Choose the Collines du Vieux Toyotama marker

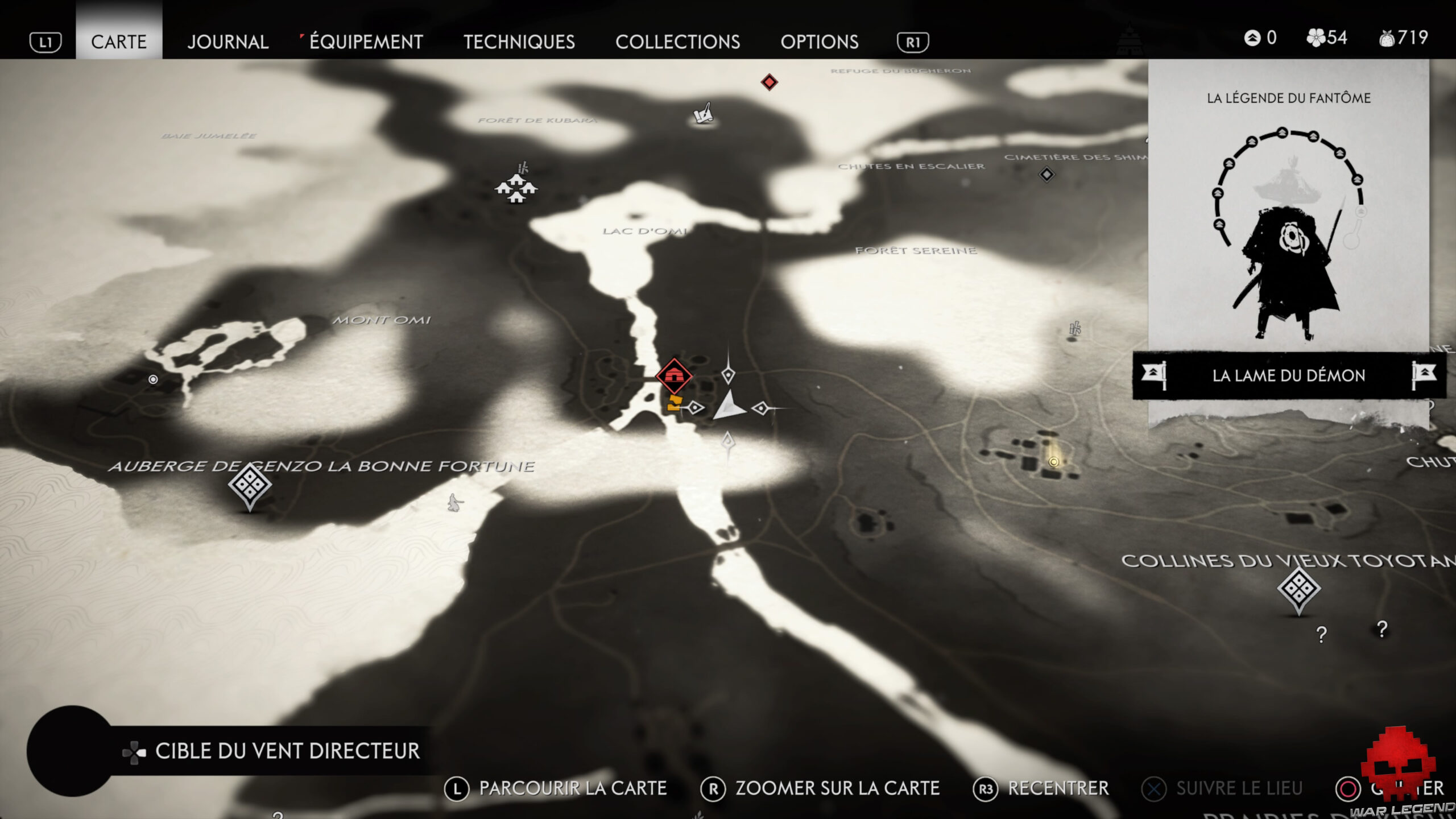[1298, 588]
